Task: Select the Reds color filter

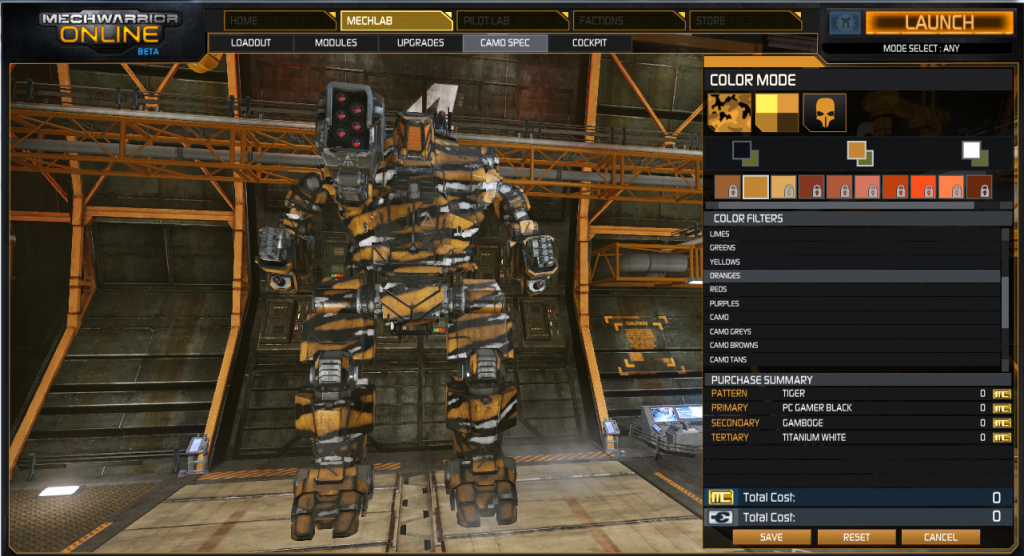Action: coord(719,289)
